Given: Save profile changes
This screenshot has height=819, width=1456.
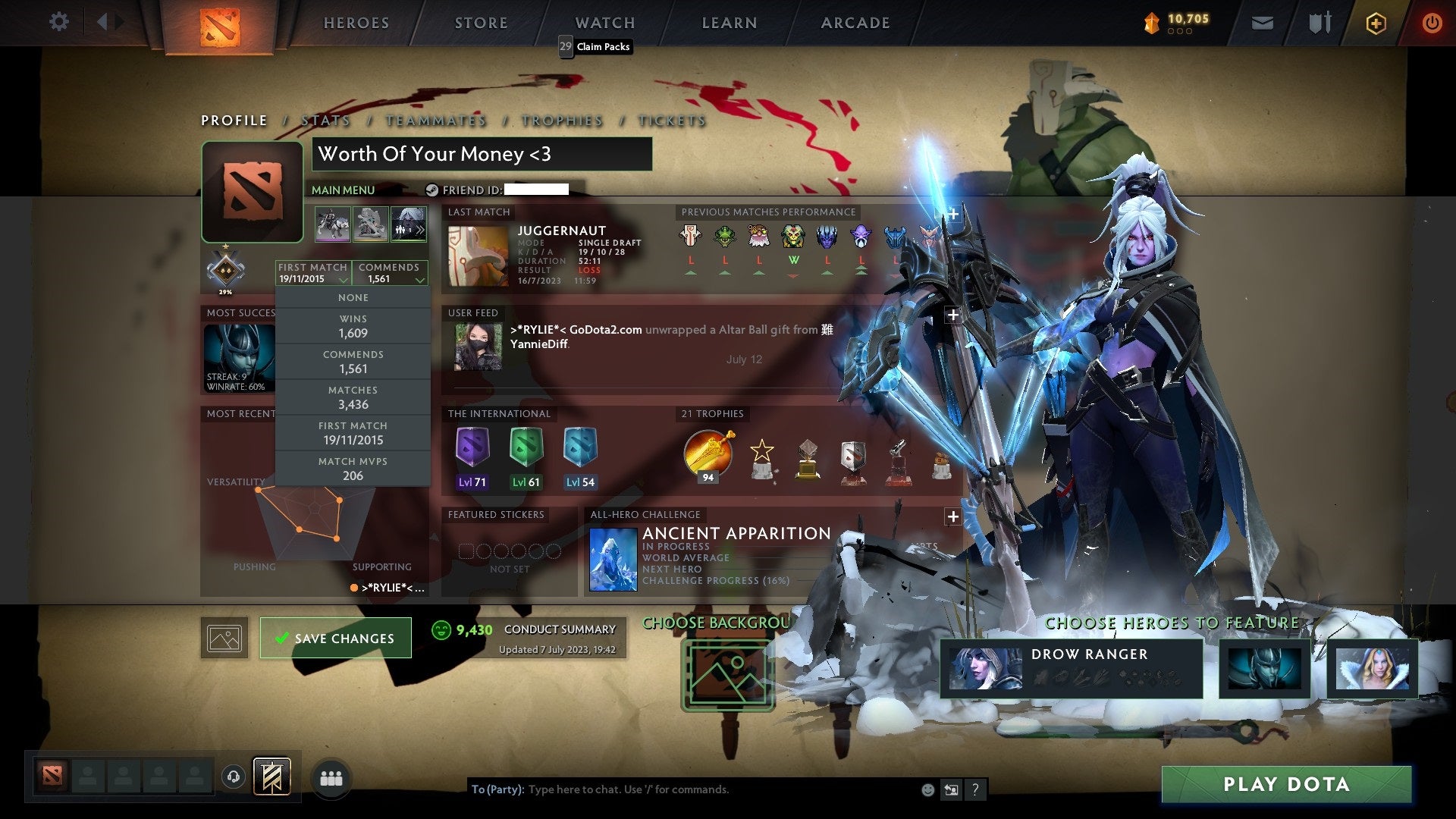Looking at the screenshot, I should click(335, 638).
